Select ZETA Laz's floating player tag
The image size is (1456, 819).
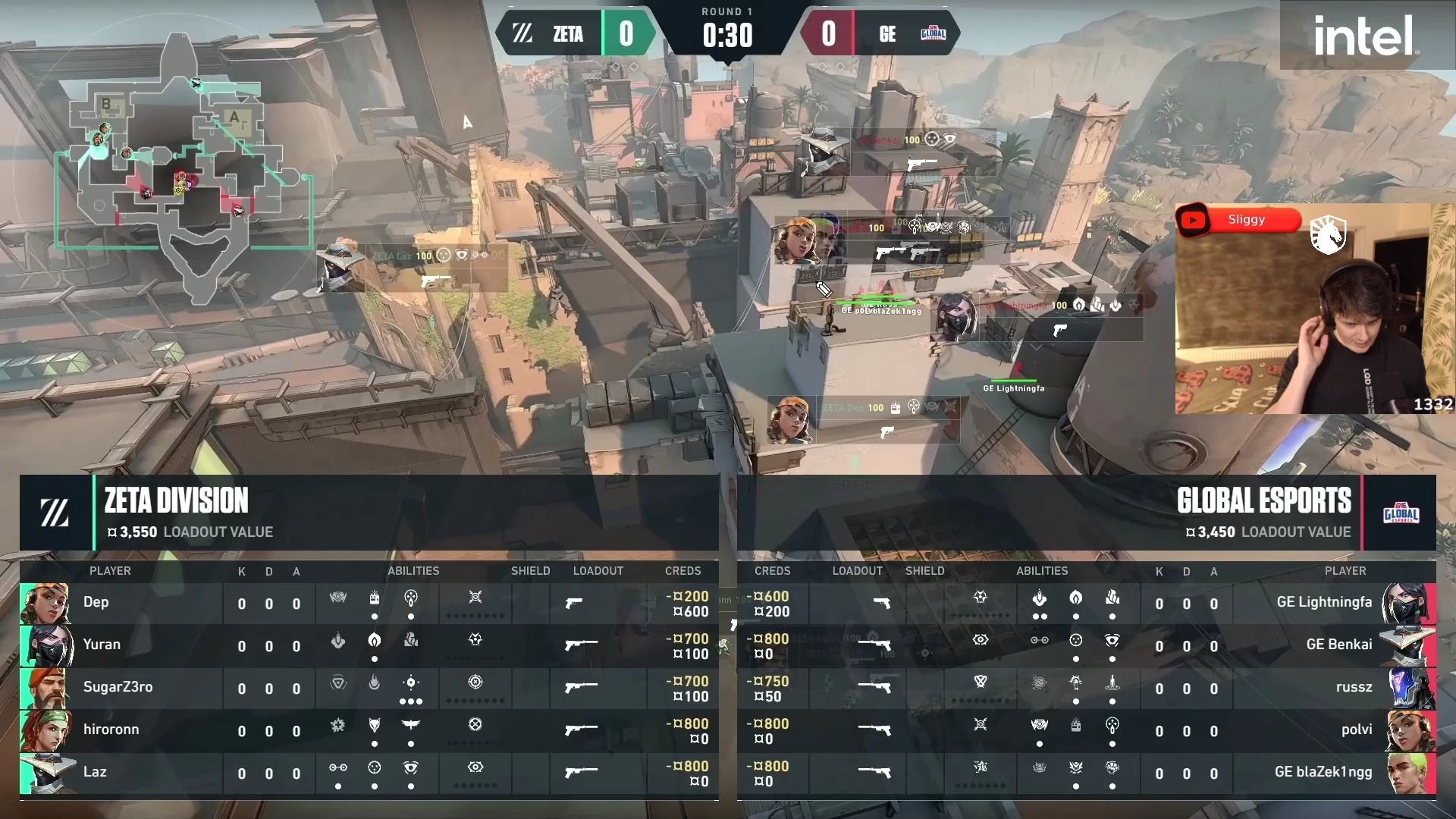pyautogui.click(x=413, y=268)
